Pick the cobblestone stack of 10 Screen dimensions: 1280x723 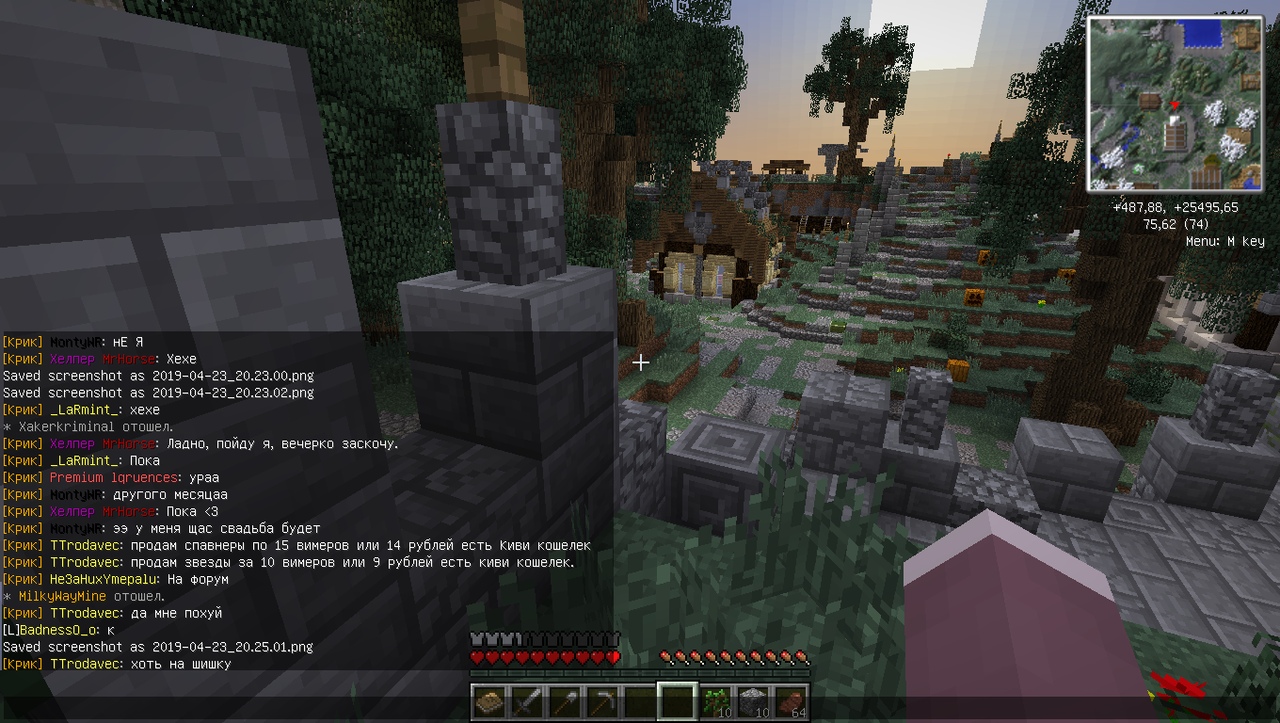(x=754, y=702)
